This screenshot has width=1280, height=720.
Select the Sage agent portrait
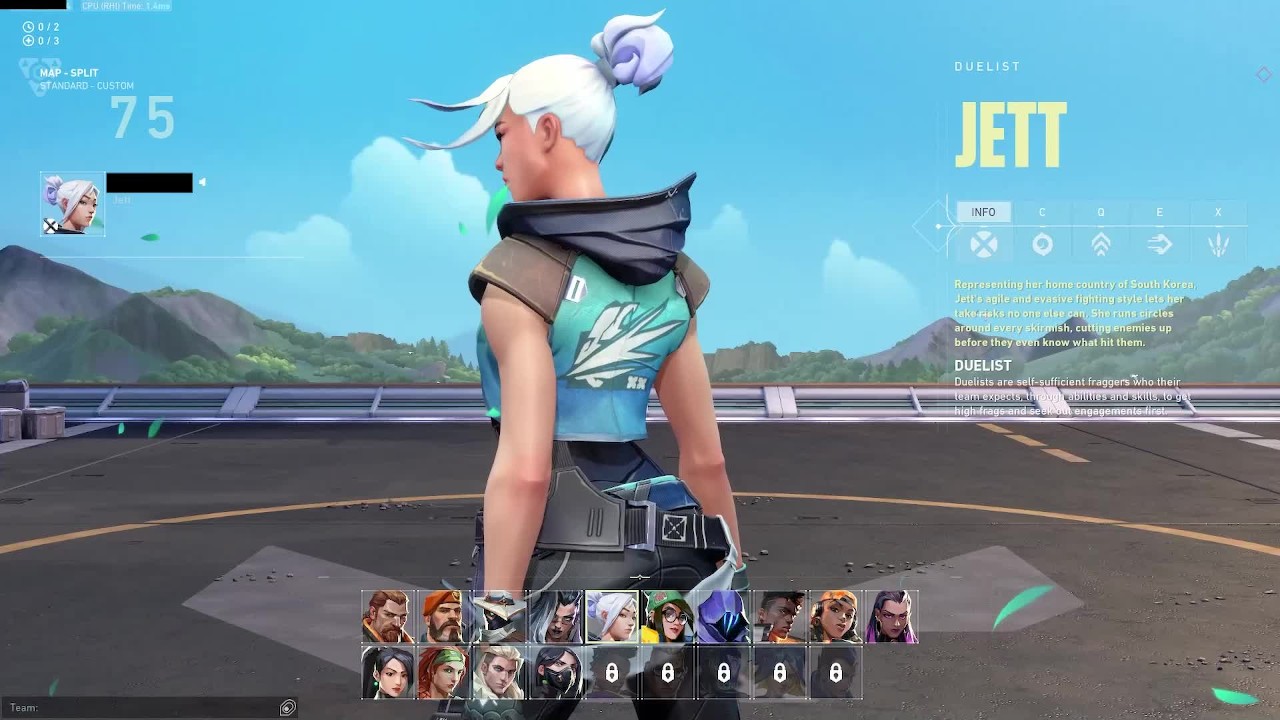click(388, 673)
